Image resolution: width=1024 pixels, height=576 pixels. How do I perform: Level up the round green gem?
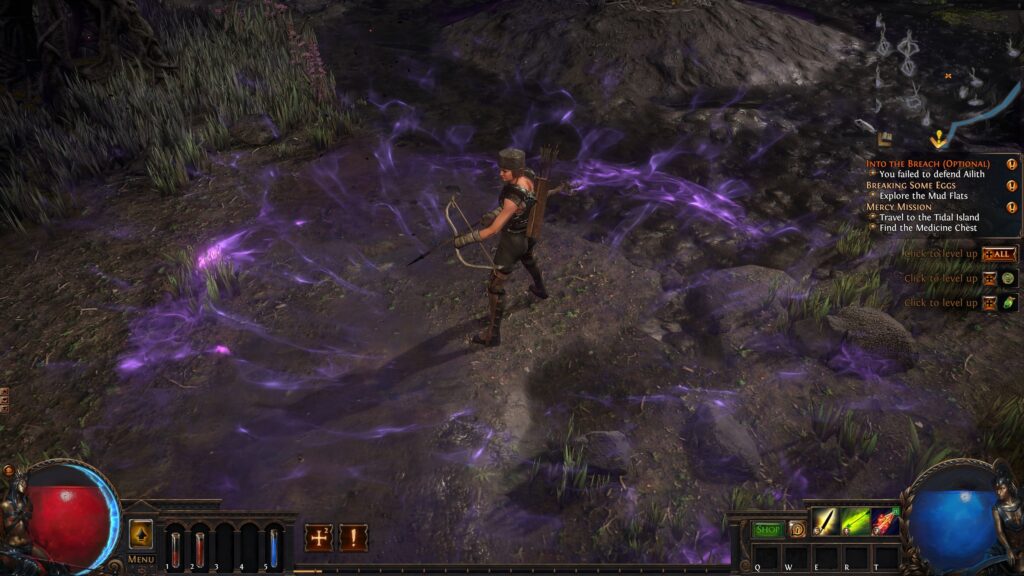(1009, 278)
